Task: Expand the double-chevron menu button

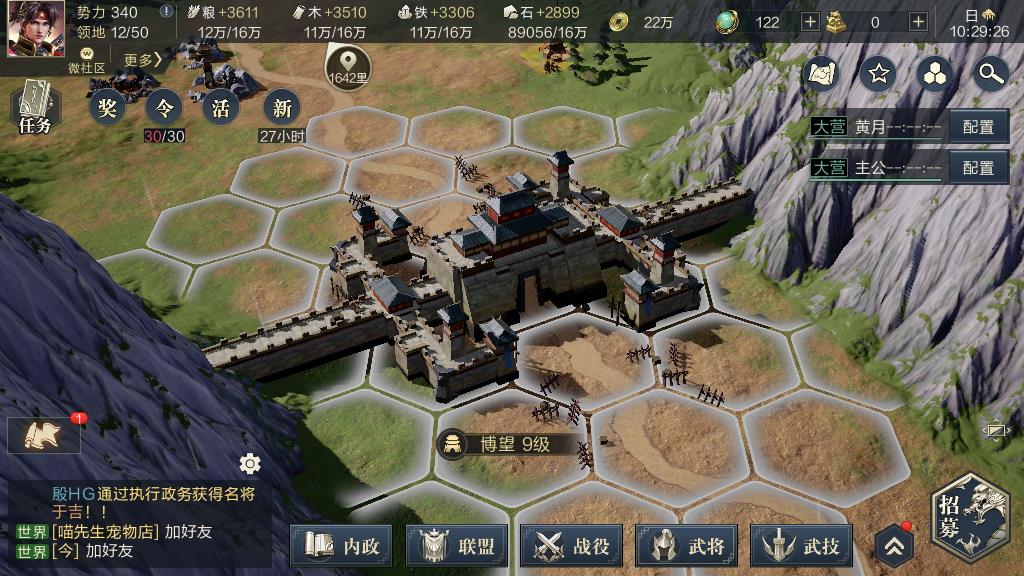Action: (894, 546)
